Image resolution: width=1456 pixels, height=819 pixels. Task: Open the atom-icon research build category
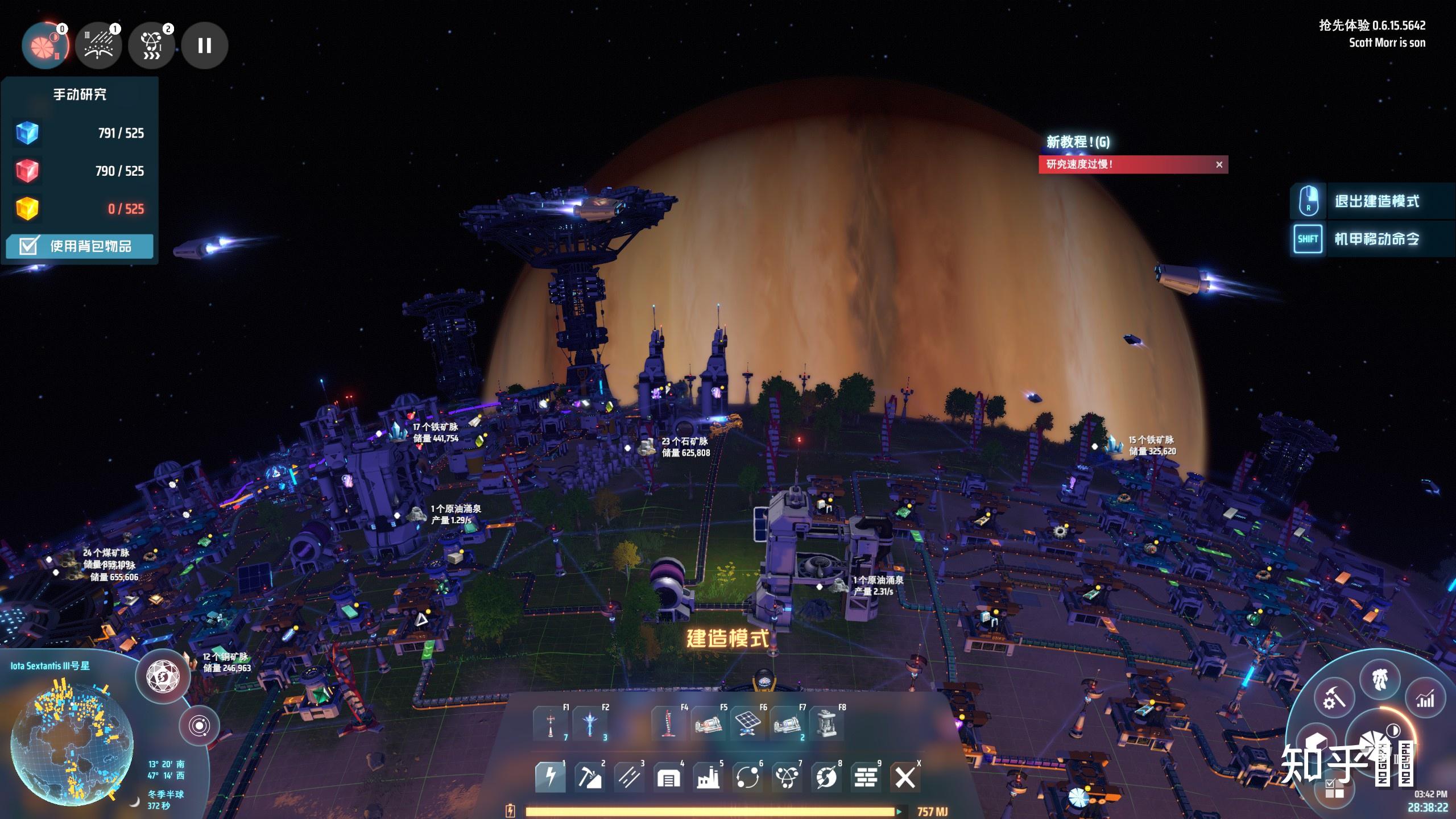(x=787, y=777)
